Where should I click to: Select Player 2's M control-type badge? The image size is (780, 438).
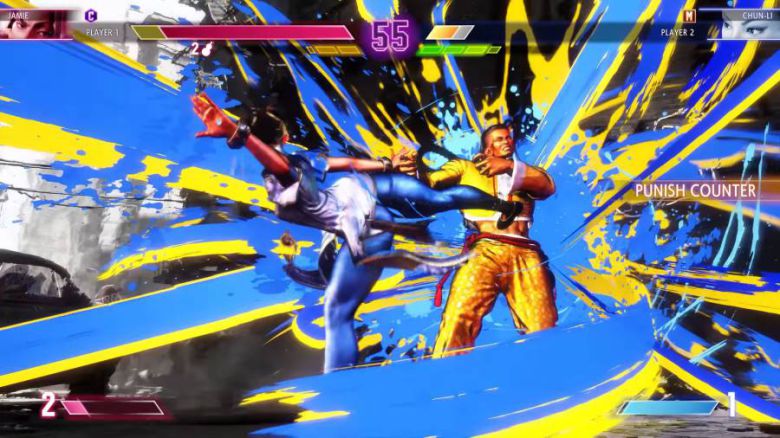[x=689, y=15]
